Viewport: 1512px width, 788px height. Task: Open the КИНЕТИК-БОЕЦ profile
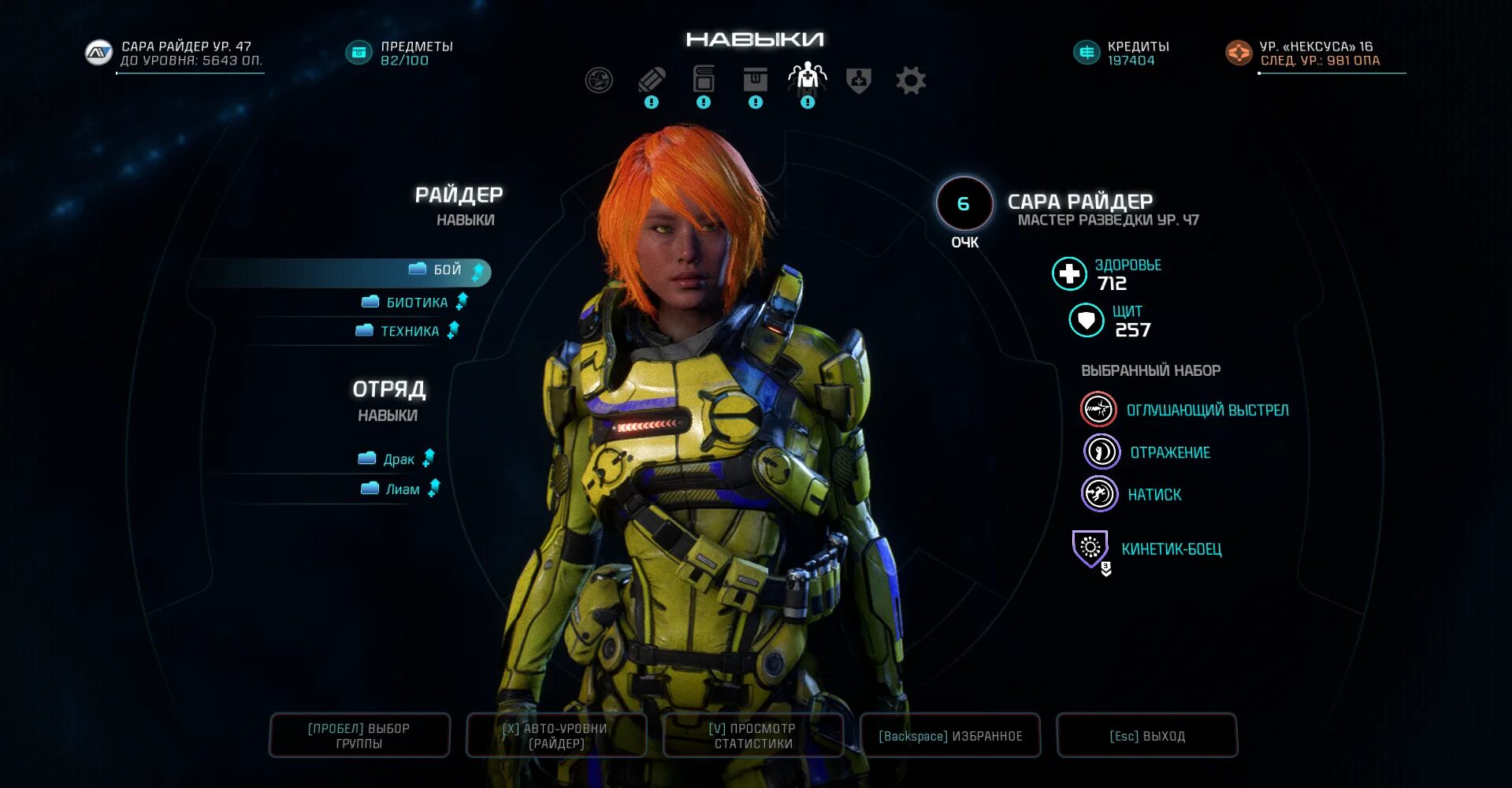[1171, 549]
